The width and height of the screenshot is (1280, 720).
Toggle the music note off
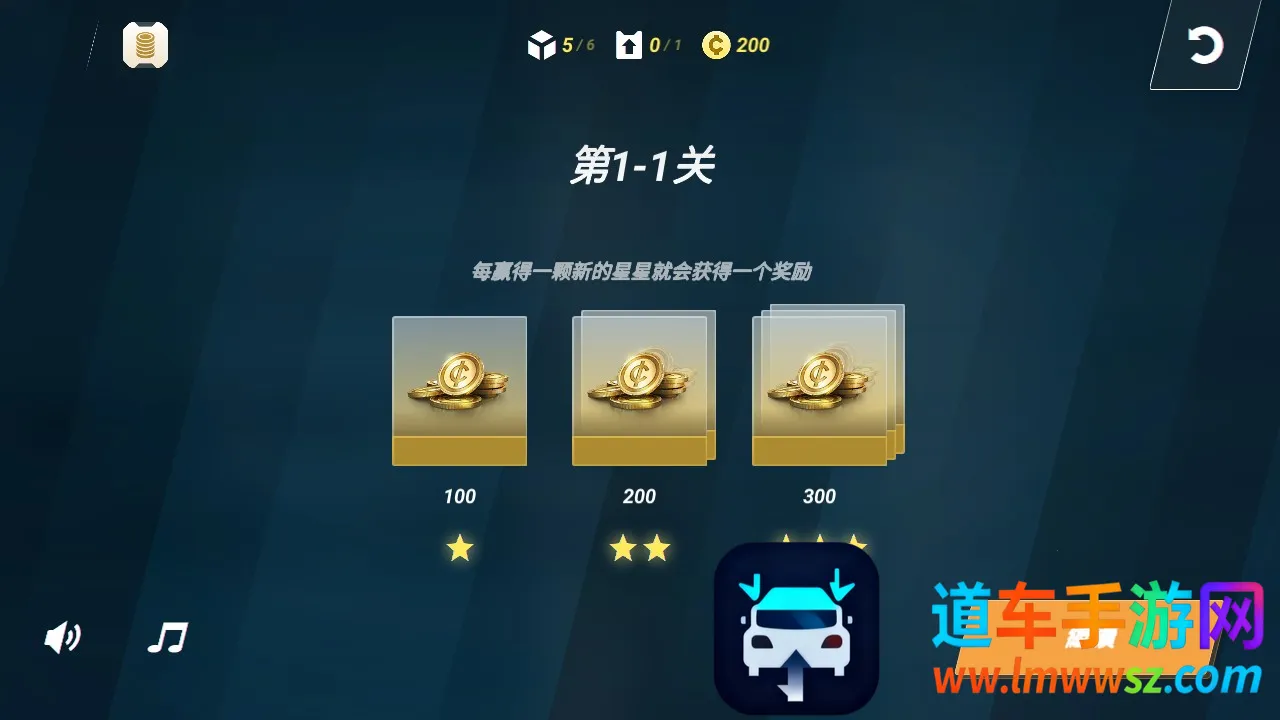click(167, 636)
